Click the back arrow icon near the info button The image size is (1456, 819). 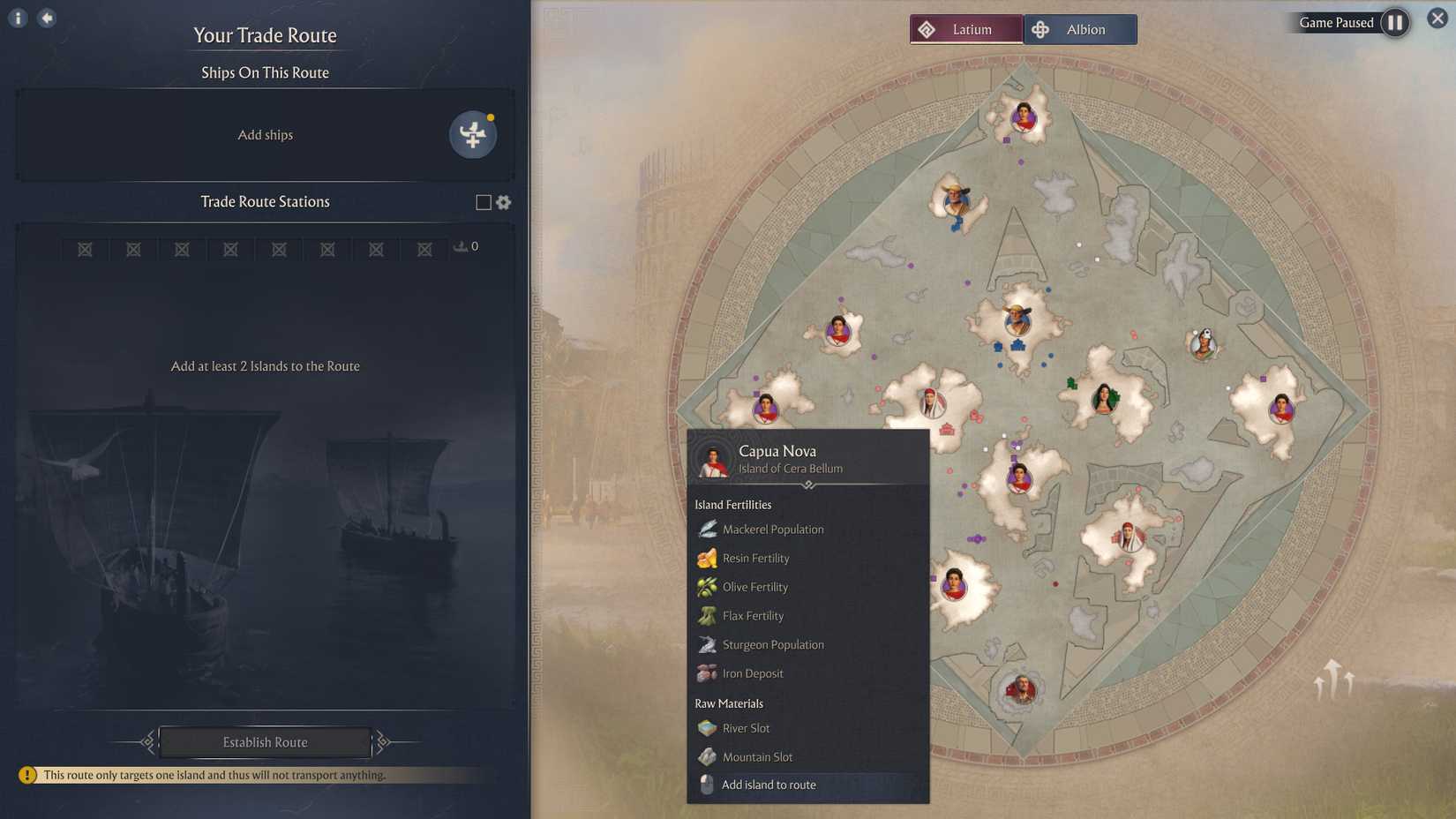47,17
